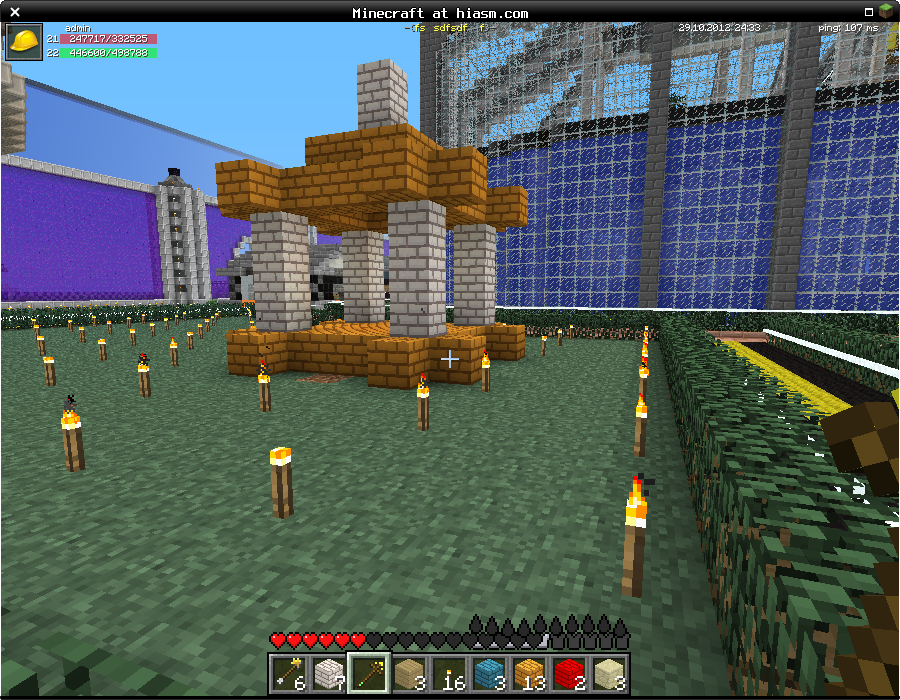The height and width of the screenshot is (700, 900).
Task: Select the white brick block slot
Action: [x=329, y=672]
